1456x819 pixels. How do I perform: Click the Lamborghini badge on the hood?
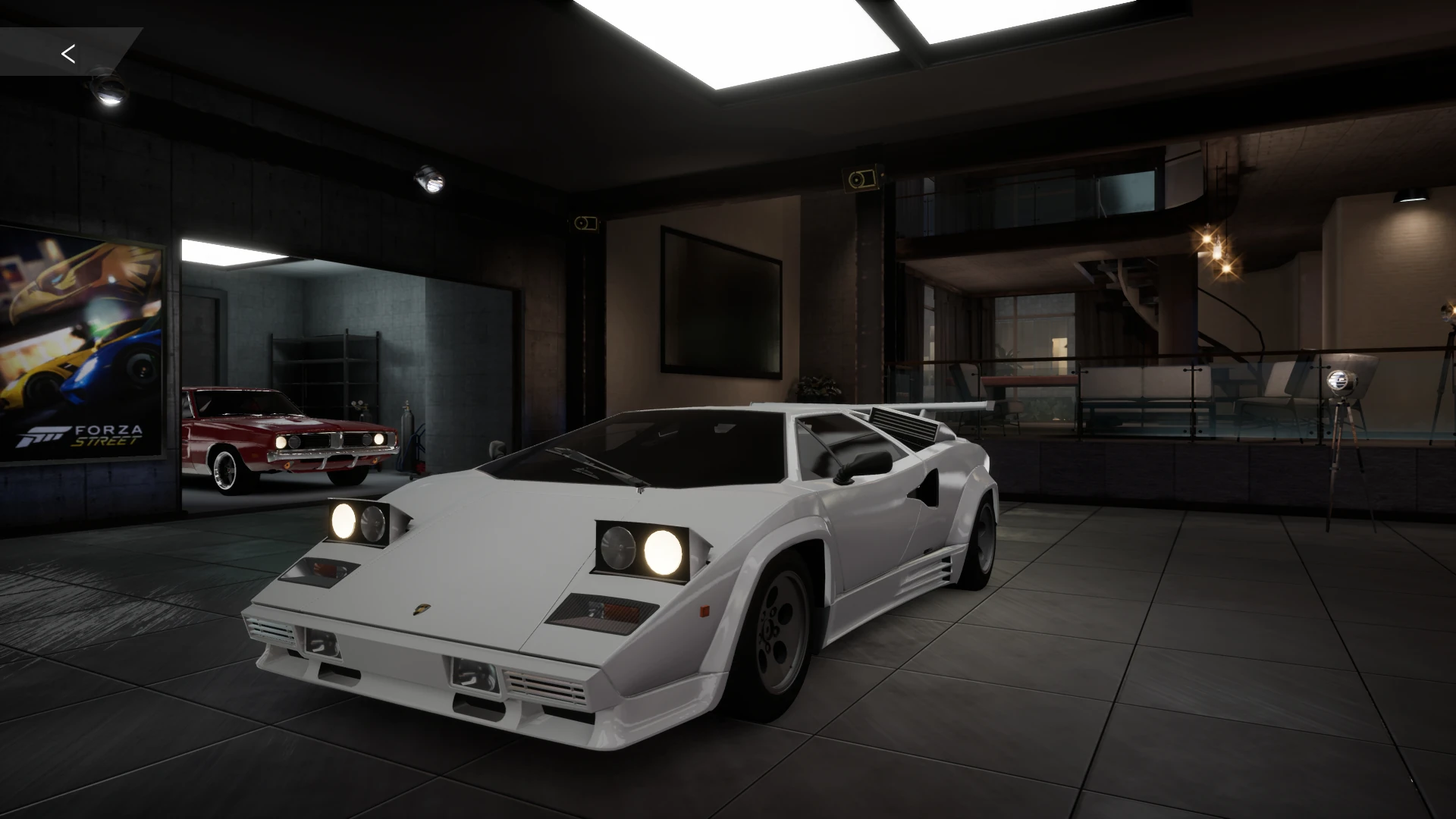422,610
